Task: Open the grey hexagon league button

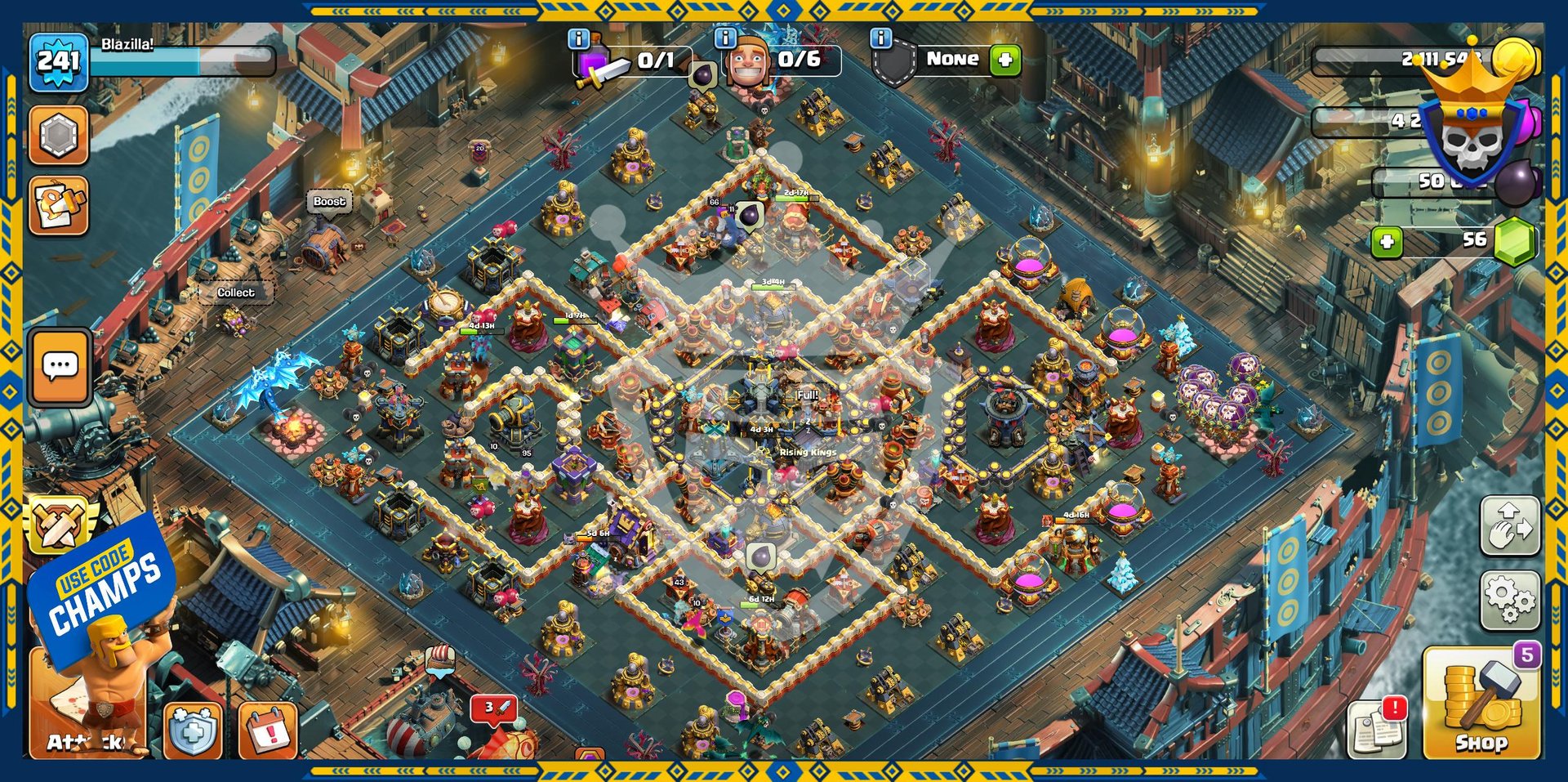Action: tap(58, 135)
